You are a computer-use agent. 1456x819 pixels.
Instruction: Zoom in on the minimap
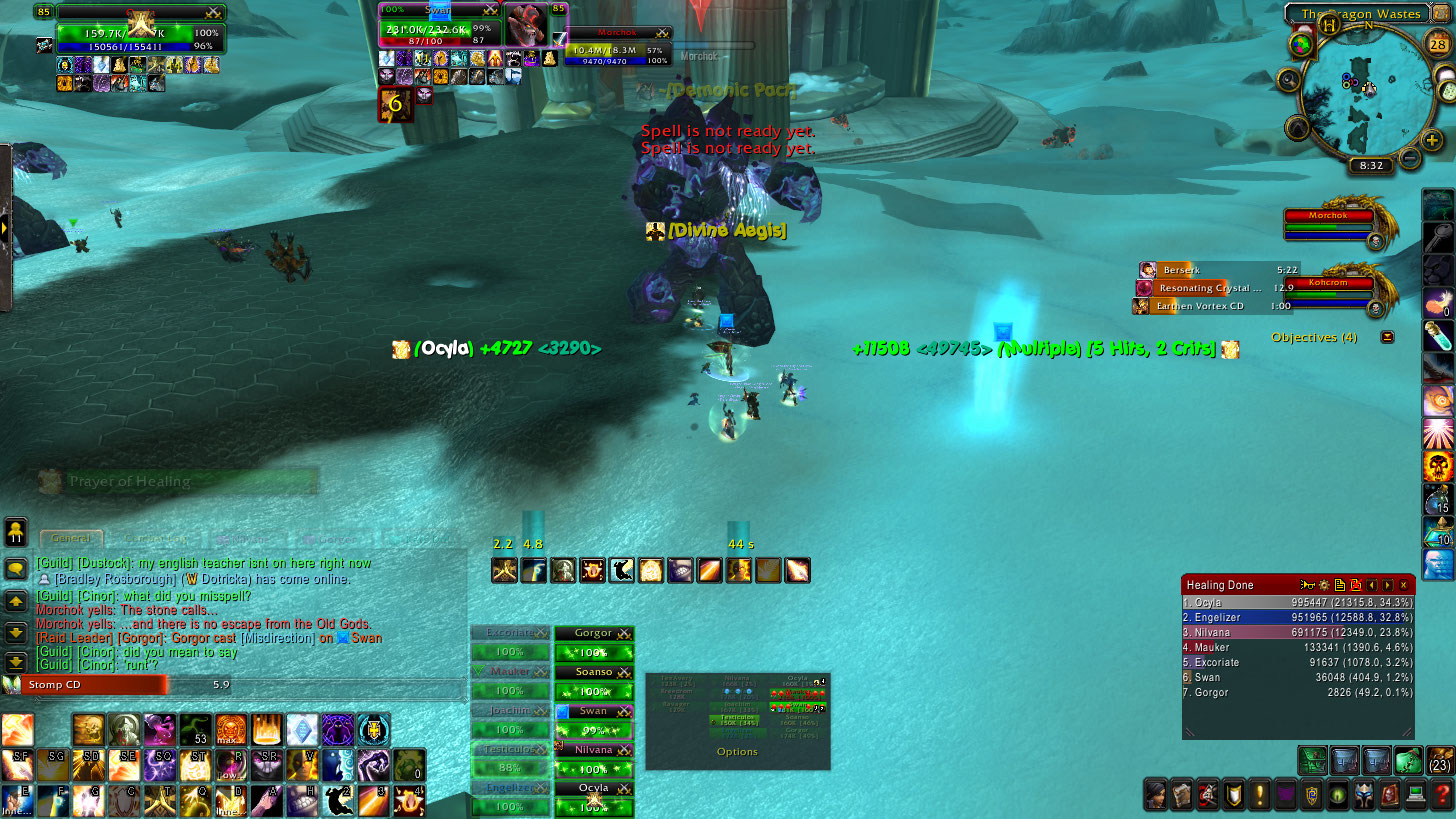(x=1432, y=141)
